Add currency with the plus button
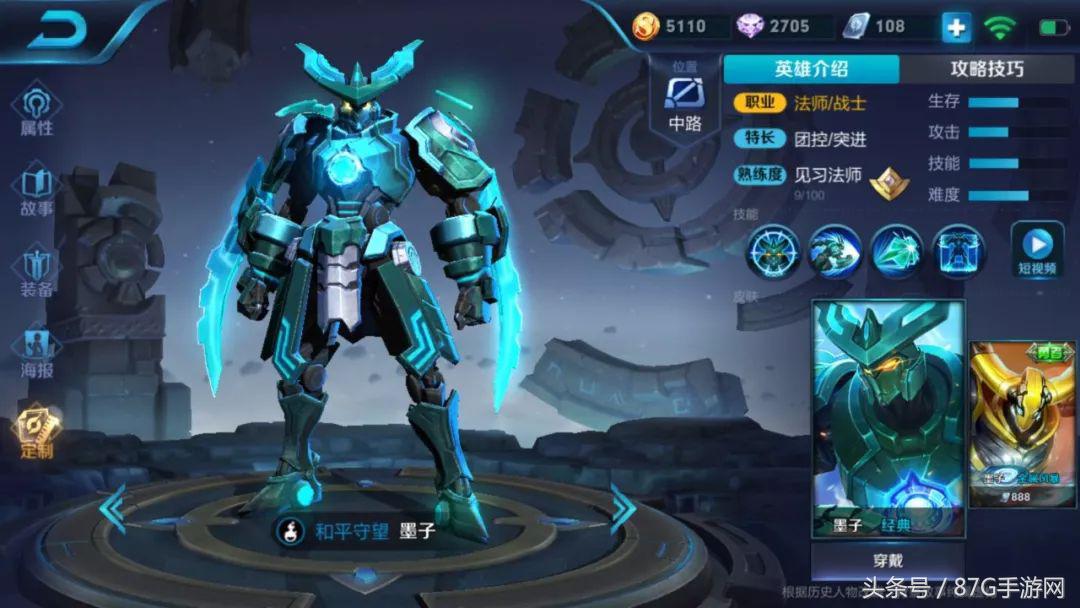 956,27
